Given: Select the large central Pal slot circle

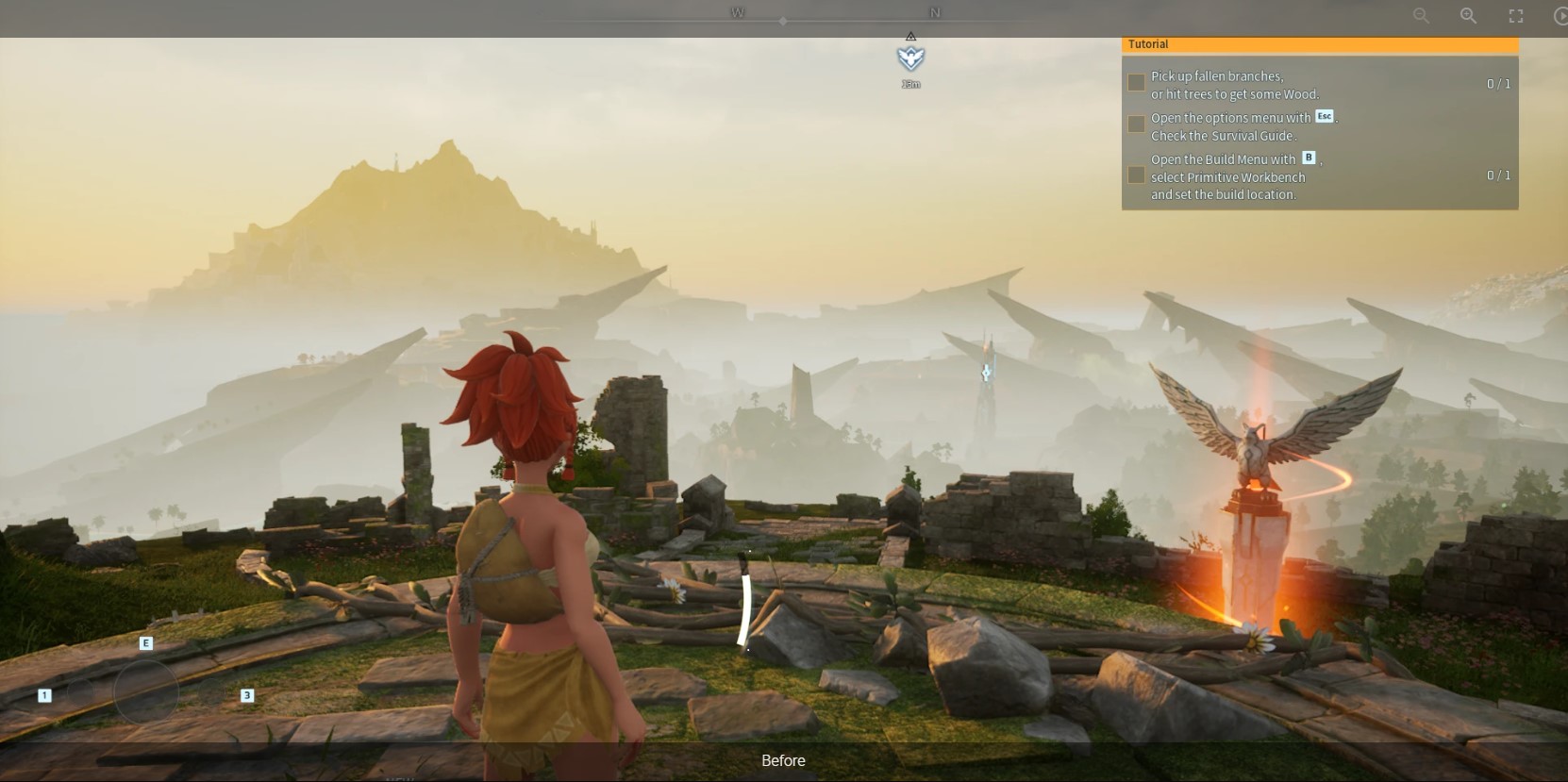Looking at the screenshot, I should click(146, 693).
